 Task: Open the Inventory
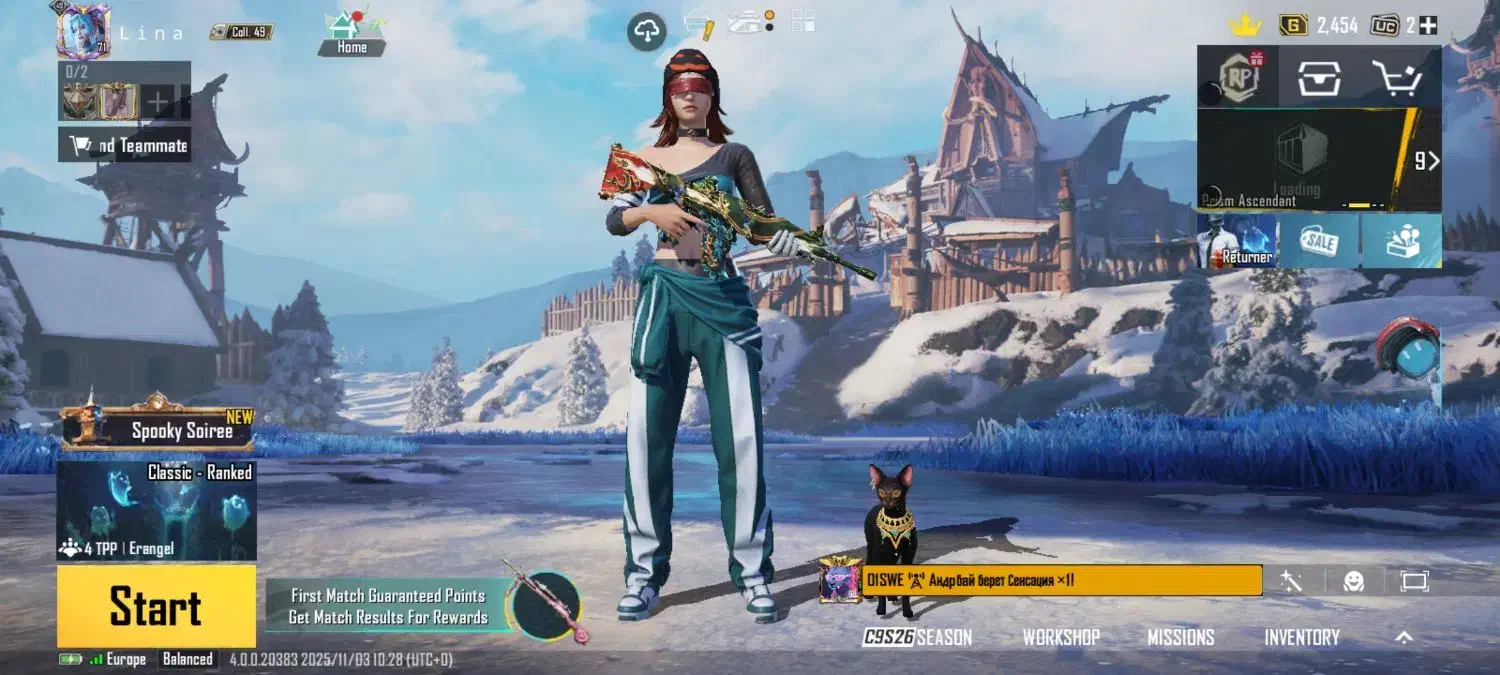coord(1302,637)
